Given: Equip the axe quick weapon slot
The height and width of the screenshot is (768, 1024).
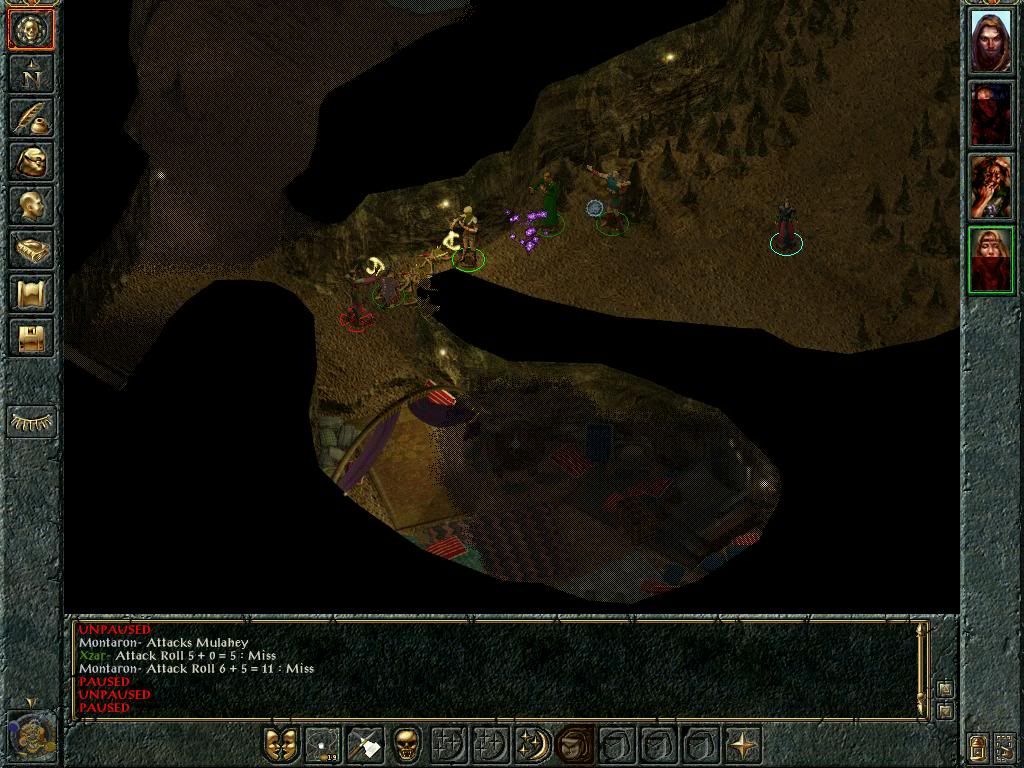Looking at the screenshot, I should pyautogui.click(x=366, y=745).
